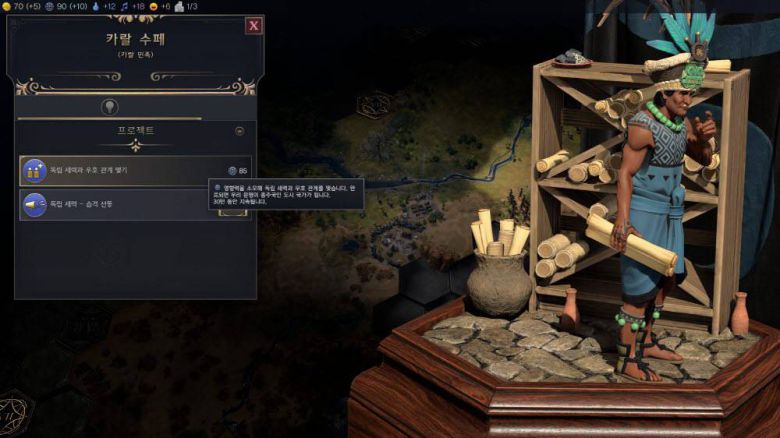Click the gold yield in top bar
The height and width of the screenshot is (438, 780).
point(20,6)
